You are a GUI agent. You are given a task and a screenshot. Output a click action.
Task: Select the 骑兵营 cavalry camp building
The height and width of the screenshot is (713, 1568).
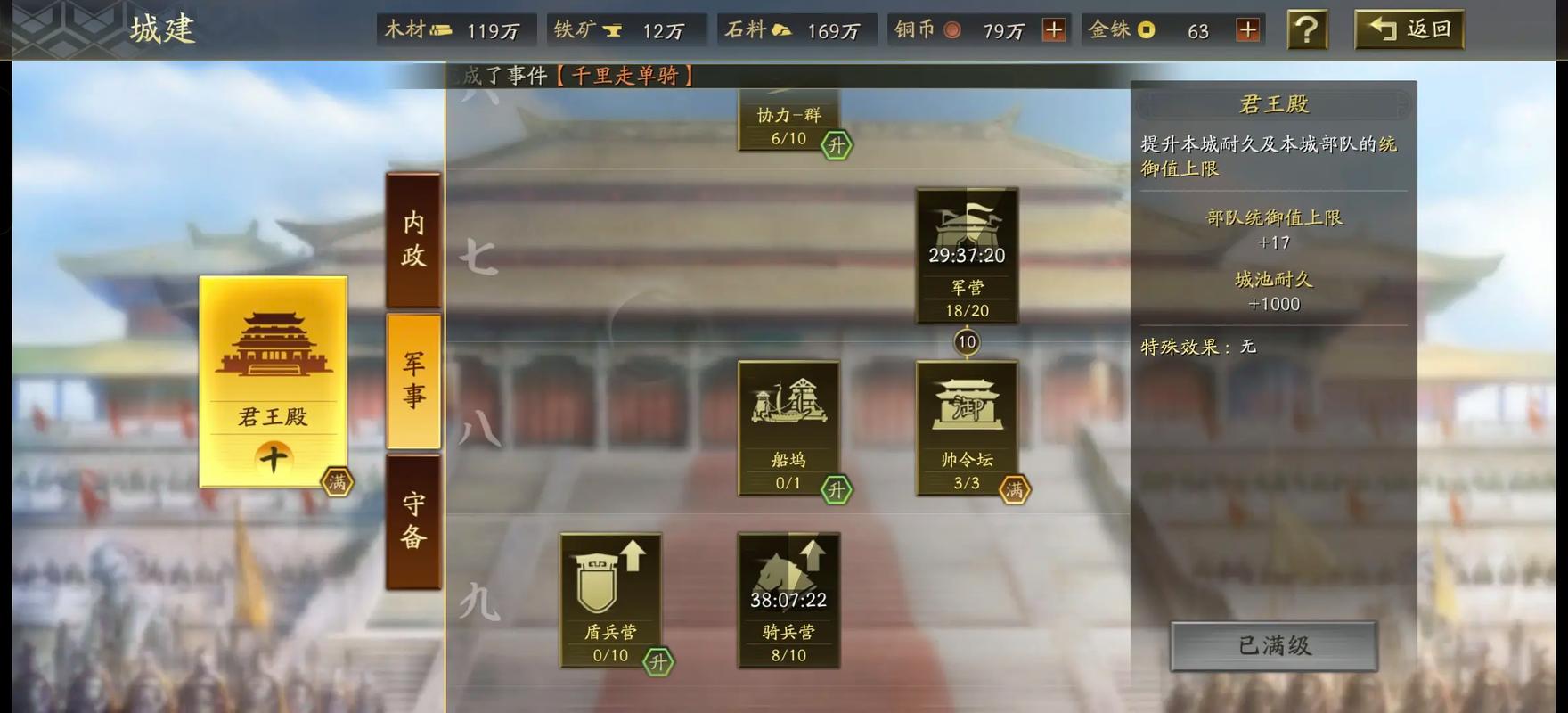coord(788,588)
